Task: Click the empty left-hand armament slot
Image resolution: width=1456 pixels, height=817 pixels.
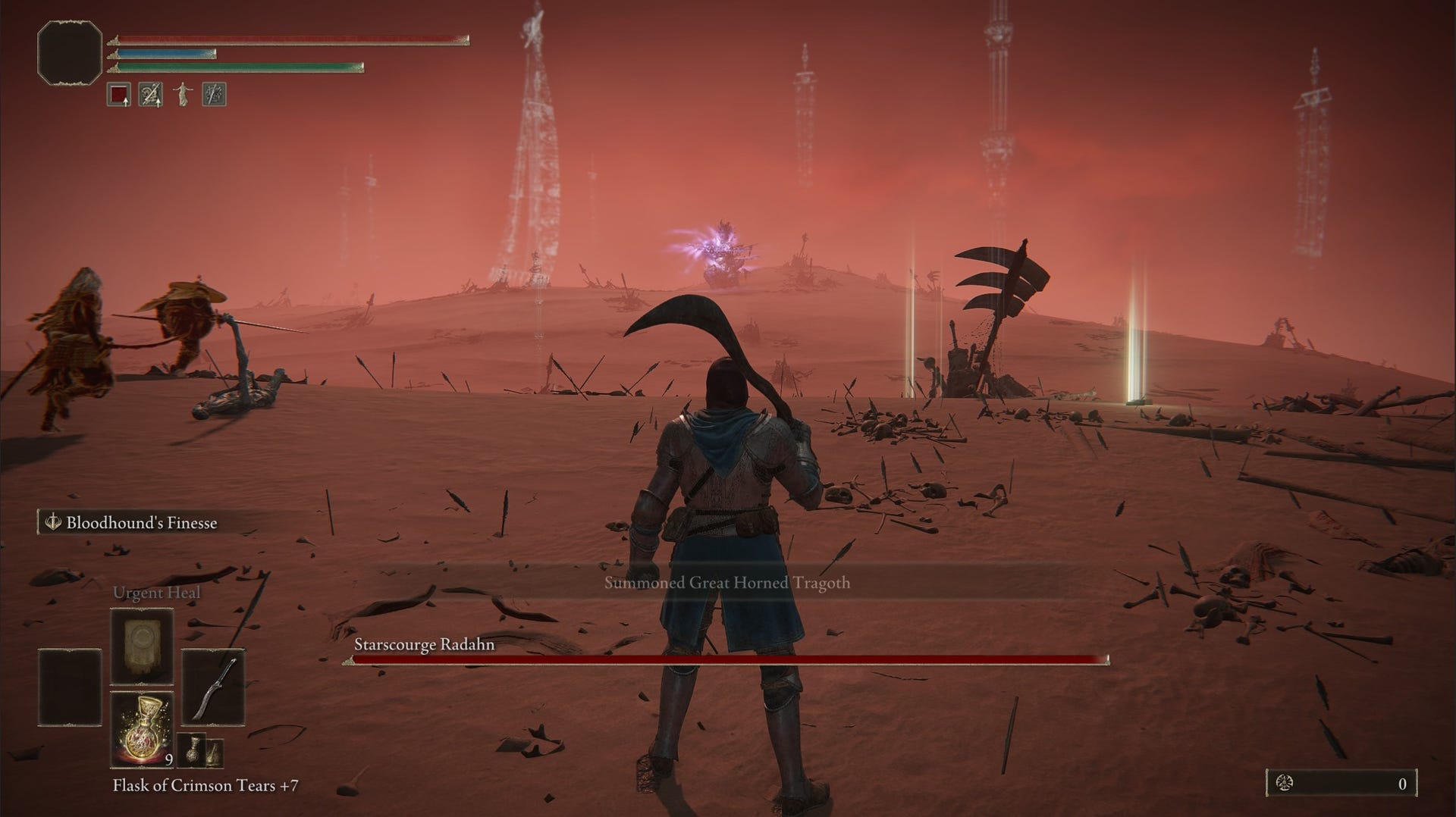Action: (70, 687)
